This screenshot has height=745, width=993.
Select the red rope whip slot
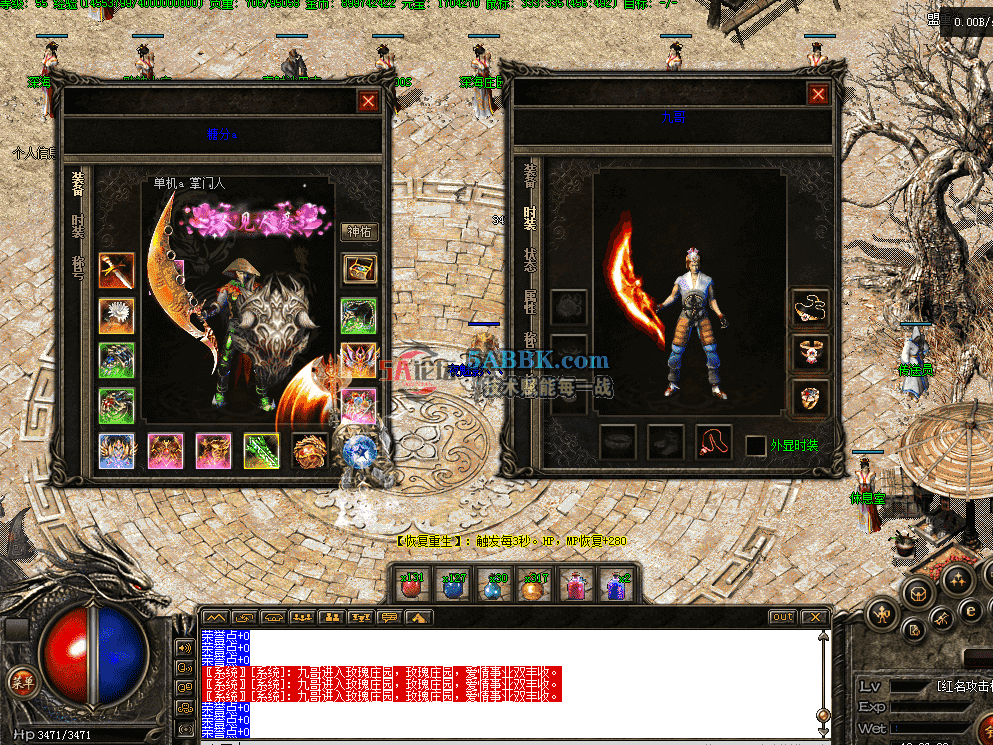click(713, 442)
